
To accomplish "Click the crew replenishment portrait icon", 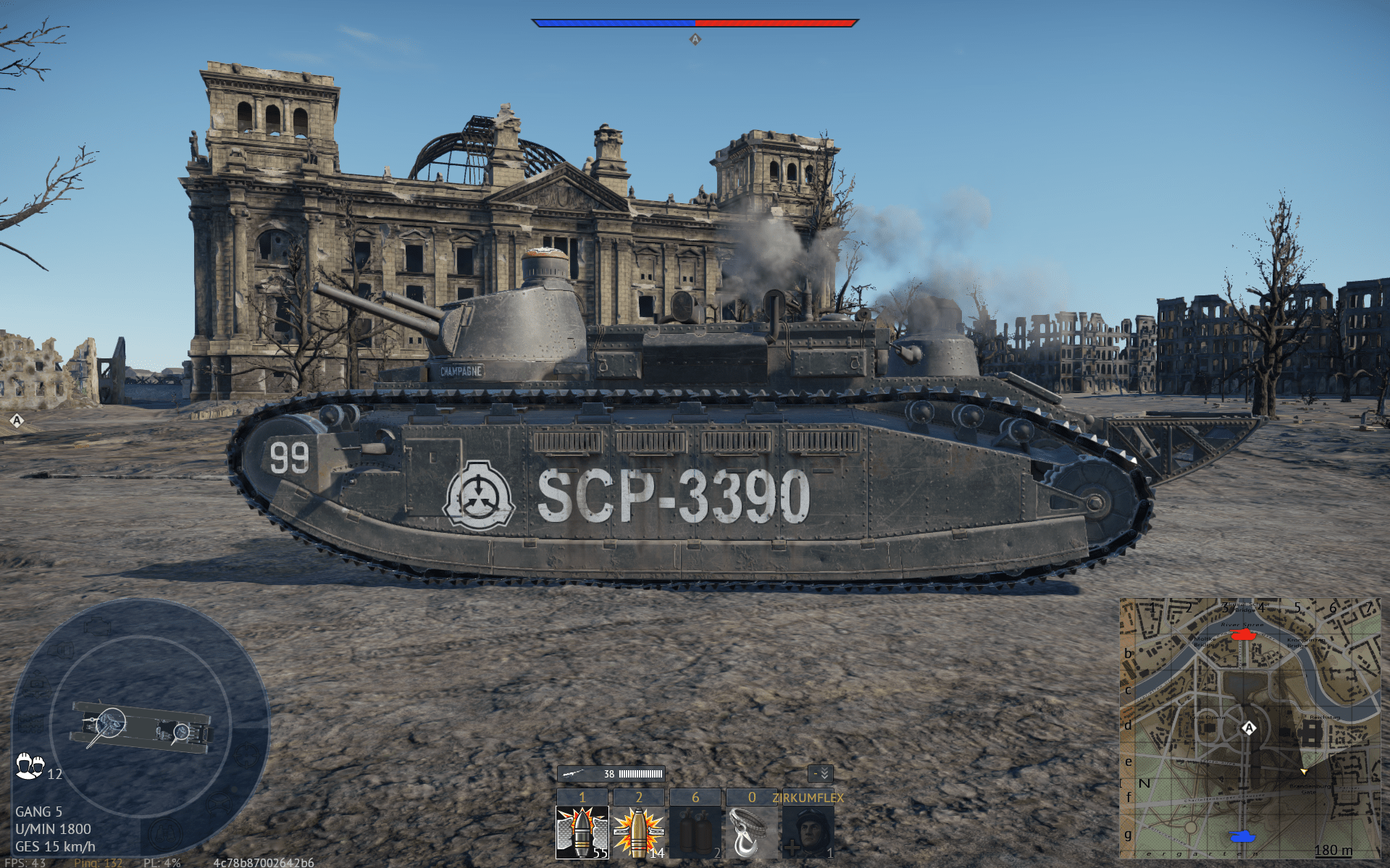I will (x=808, y=833).
